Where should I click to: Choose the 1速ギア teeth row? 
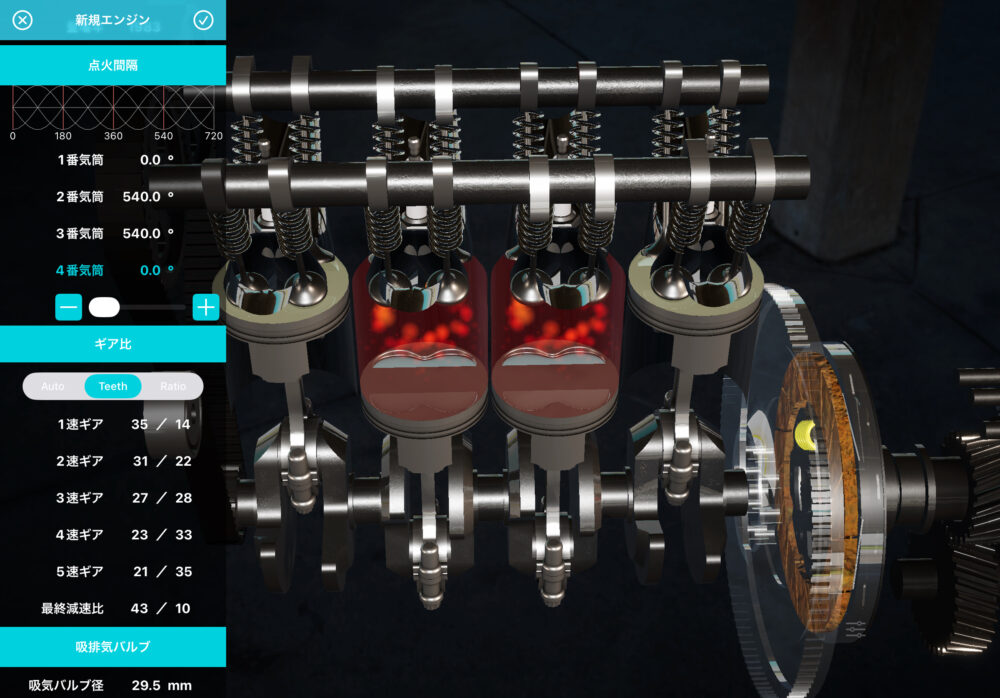pos(113,423)
